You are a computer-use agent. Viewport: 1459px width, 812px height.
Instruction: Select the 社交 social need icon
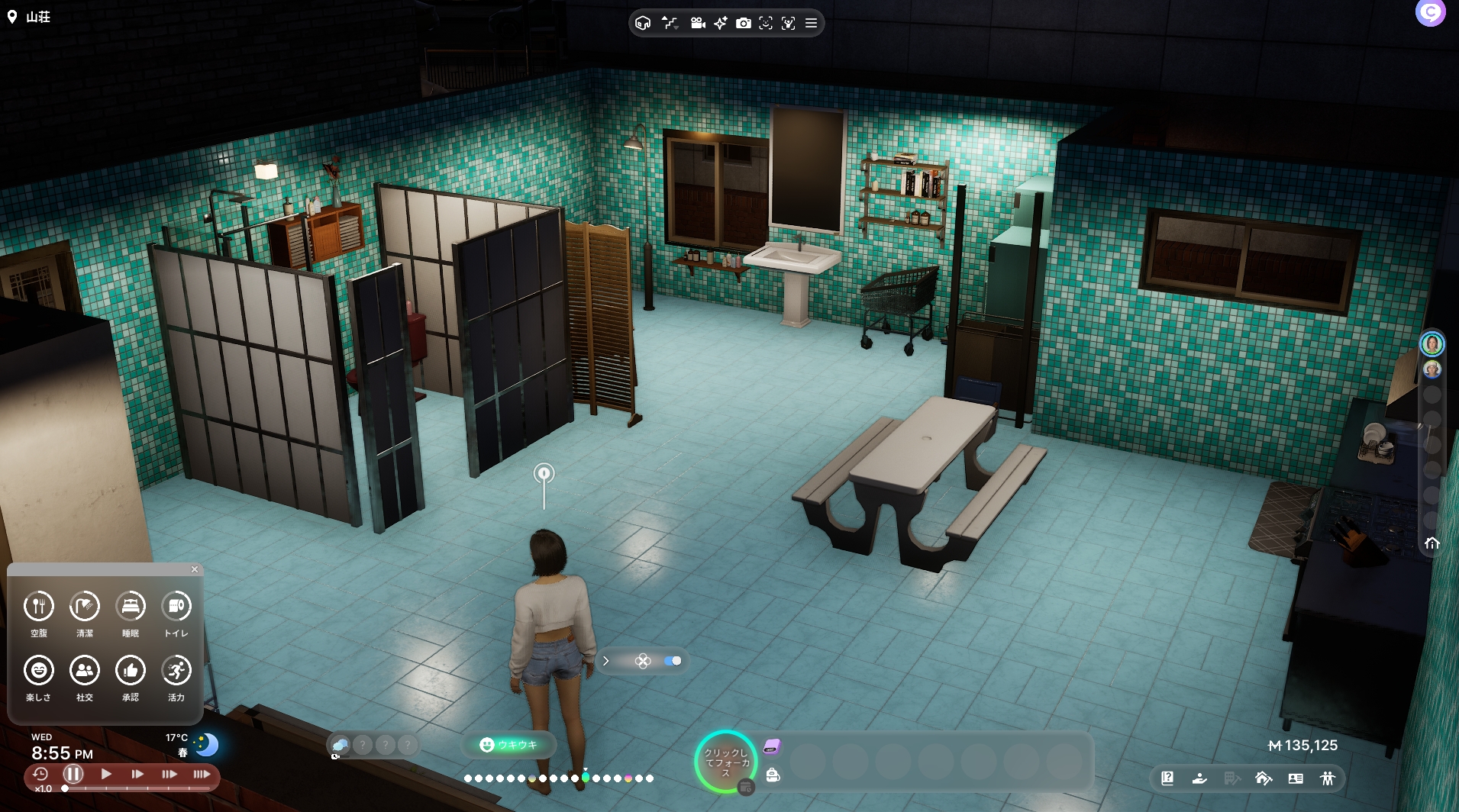(85, 671)
